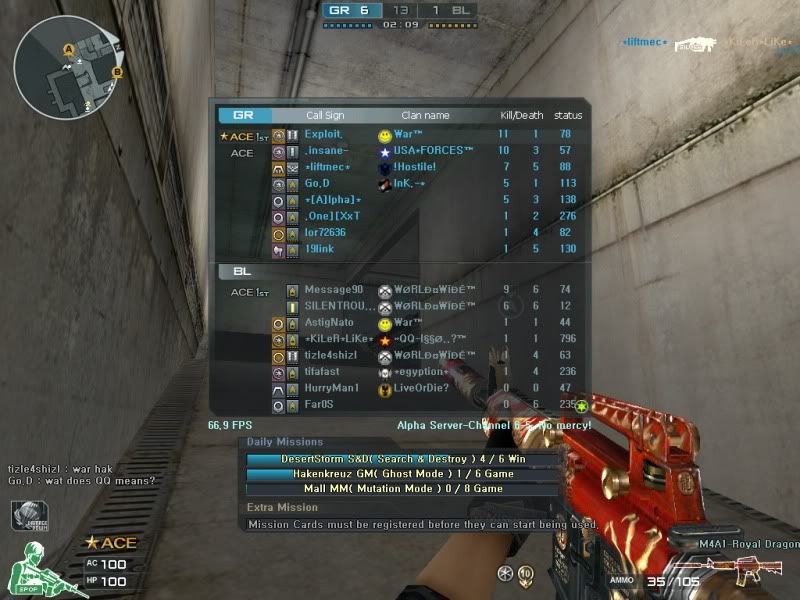Select the BL team header
Screen dimensions: 800x600
pos(241,271)
